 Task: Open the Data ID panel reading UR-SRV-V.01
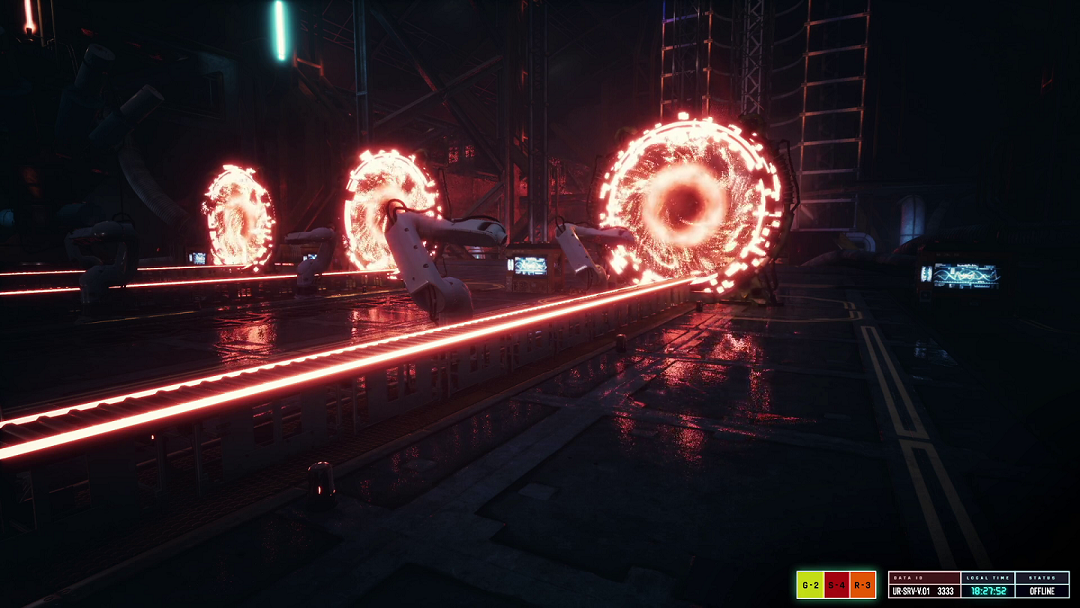coord(924,586)
